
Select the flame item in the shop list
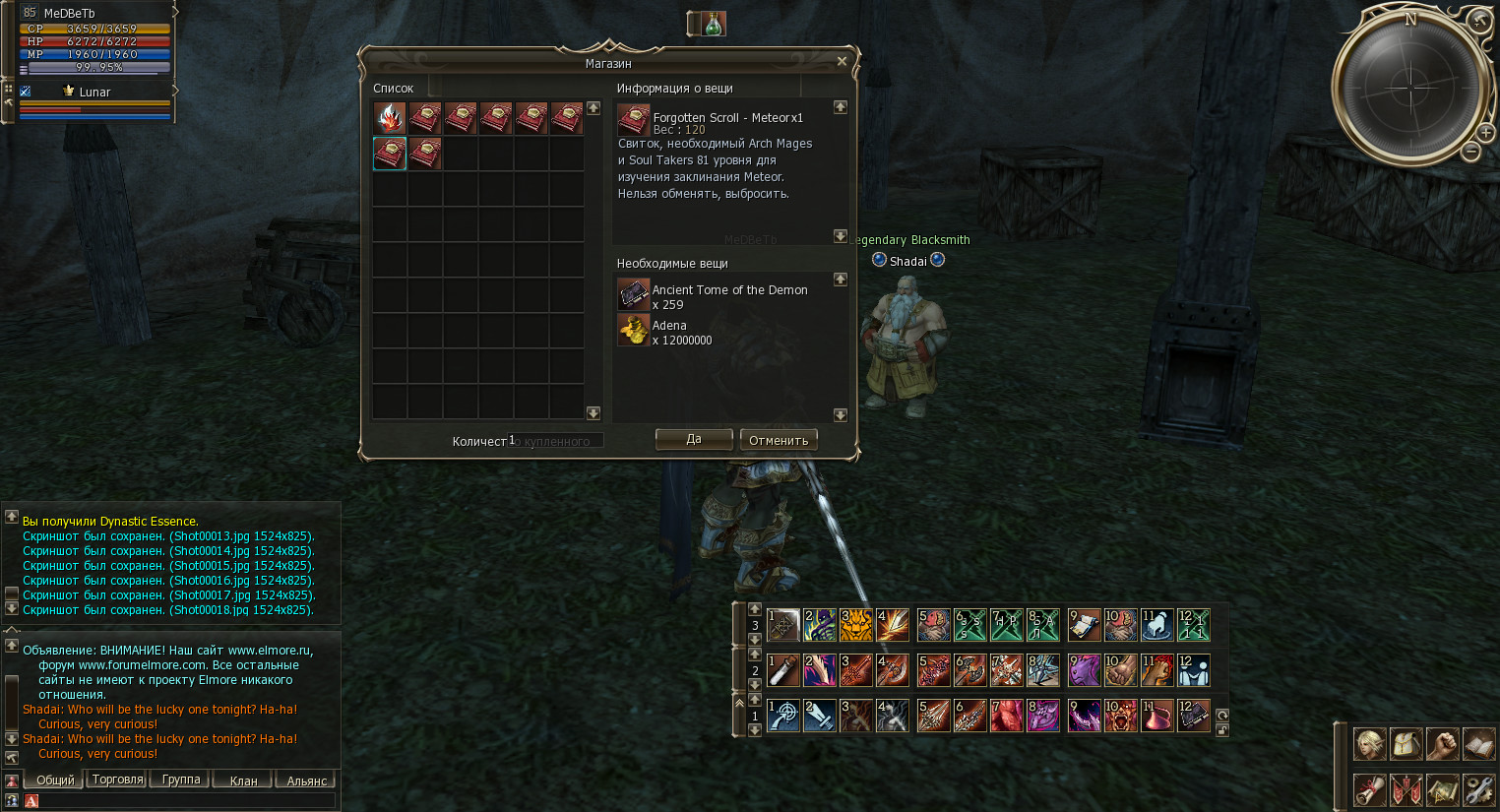tap(390, 118)
